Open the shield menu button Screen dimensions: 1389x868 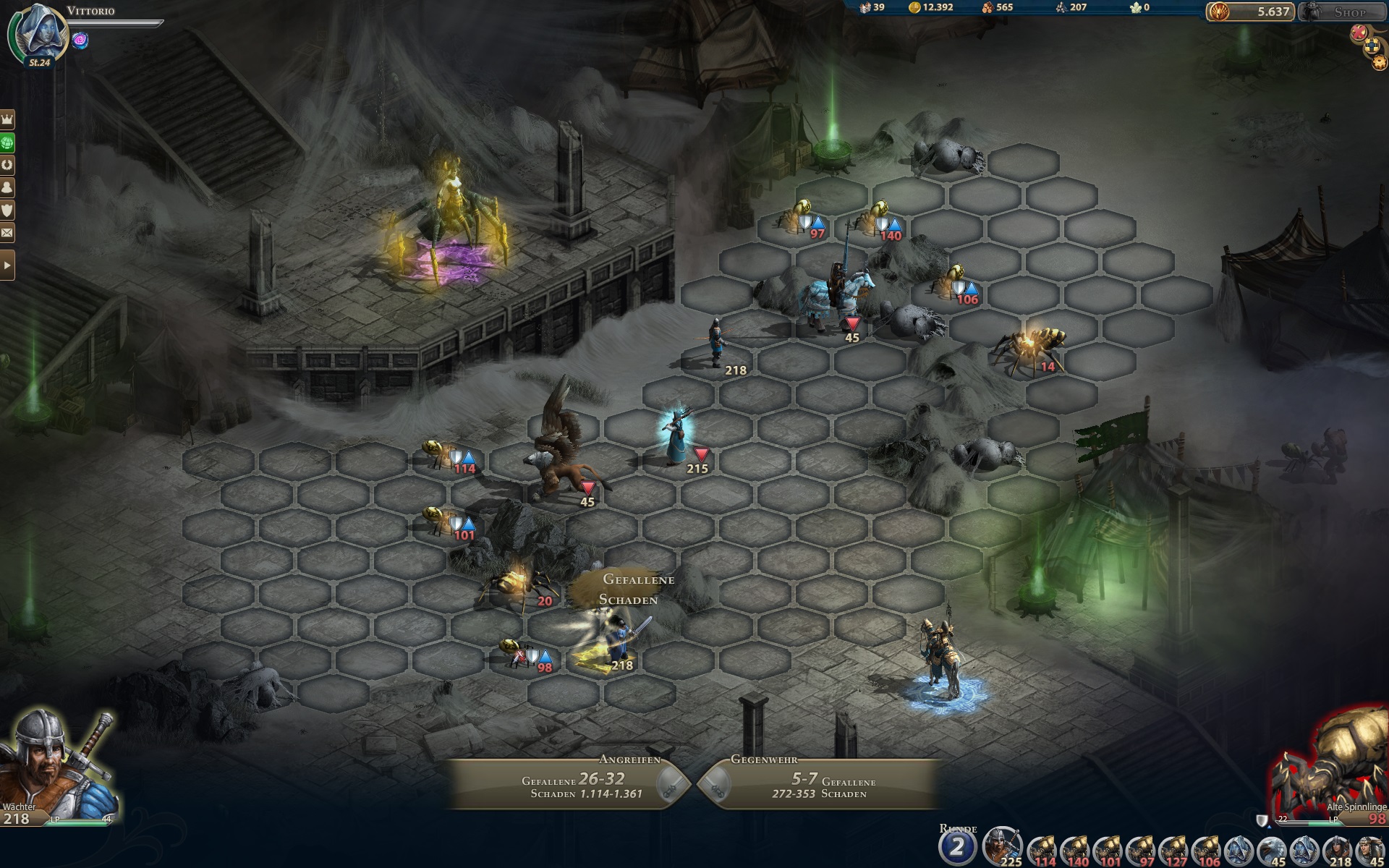(x=7, y=210)
